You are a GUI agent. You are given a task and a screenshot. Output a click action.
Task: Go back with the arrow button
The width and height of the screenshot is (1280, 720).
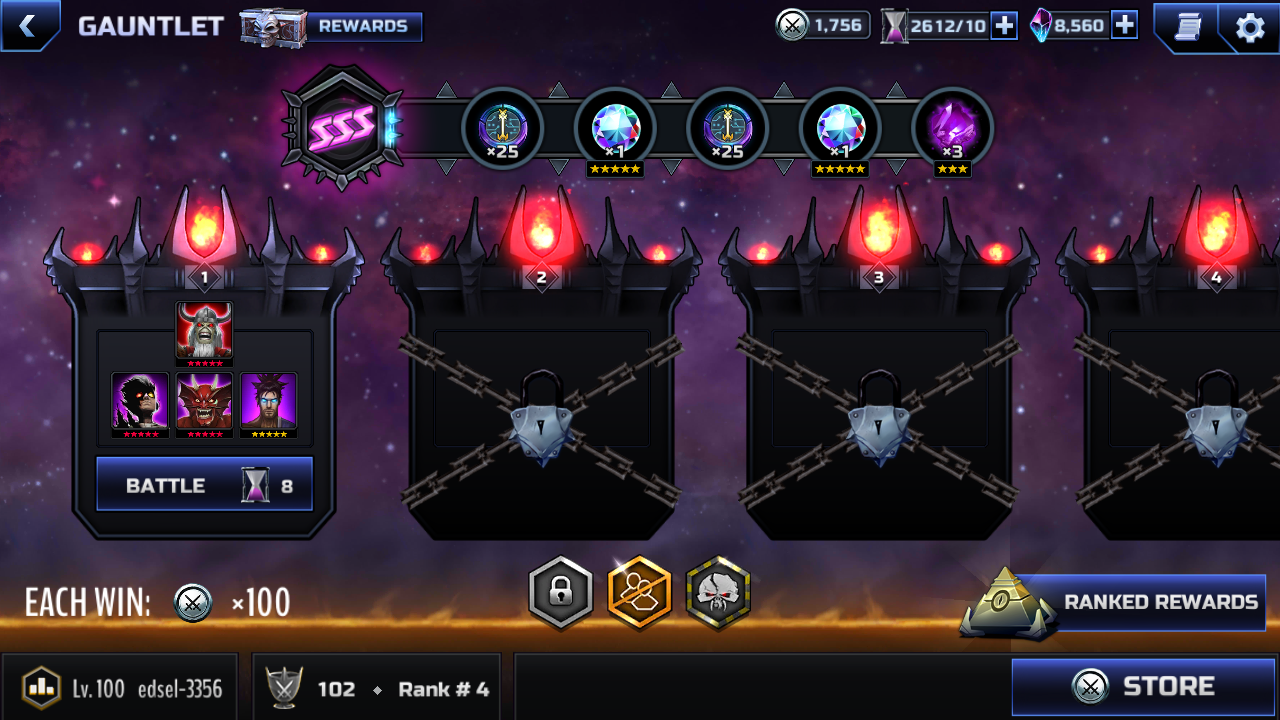click(28, 26)
